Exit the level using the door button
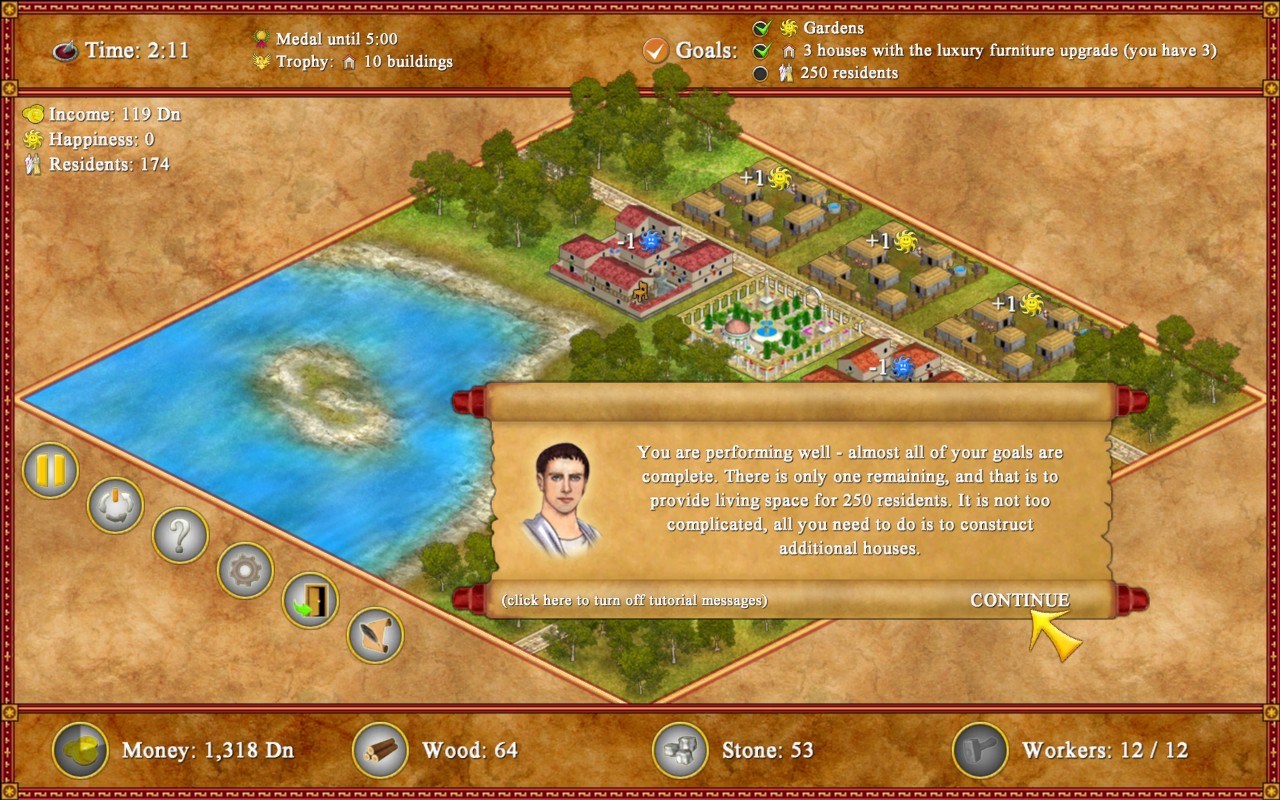This screenshot has height=800, width=1280. (310, 600)
